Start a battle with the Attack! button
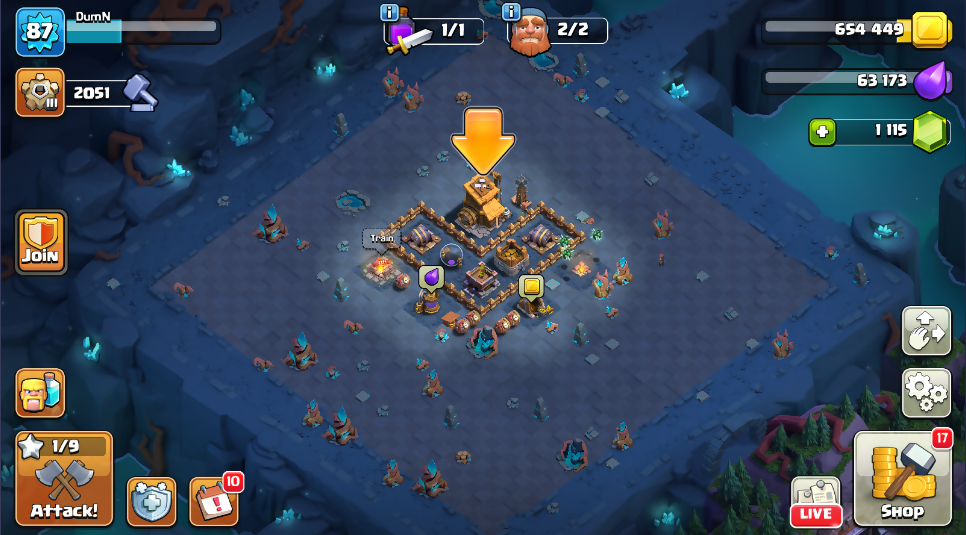 [x=64, y=478]
